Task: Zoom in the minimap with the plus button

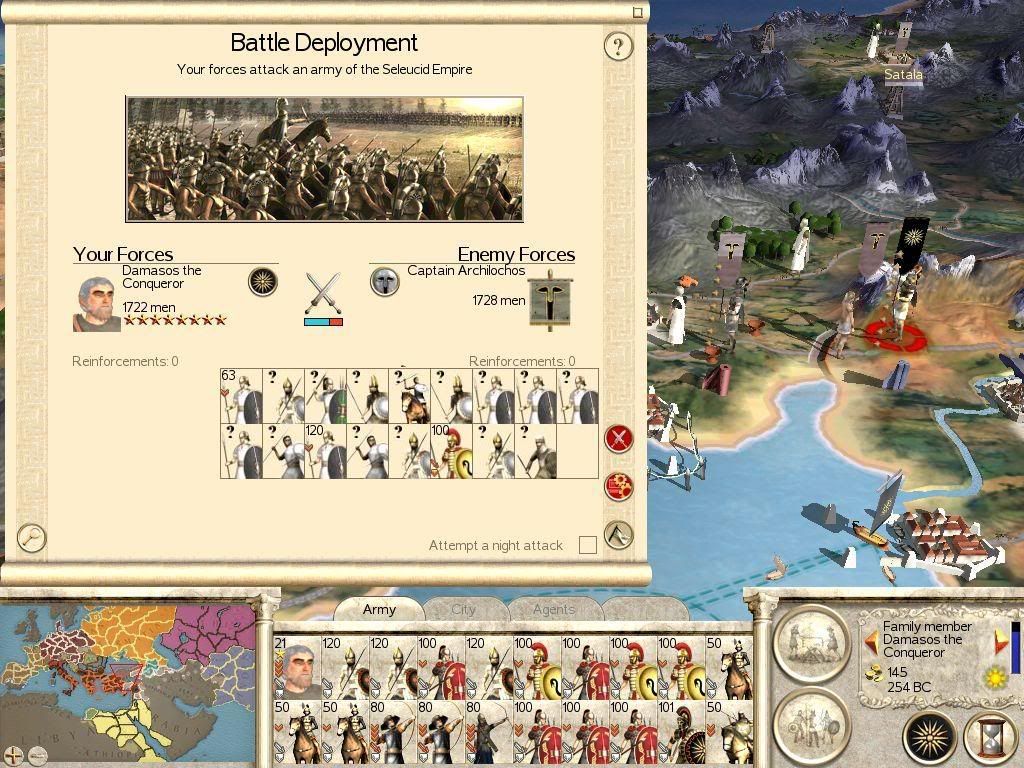Action: [x=13, y=755]
